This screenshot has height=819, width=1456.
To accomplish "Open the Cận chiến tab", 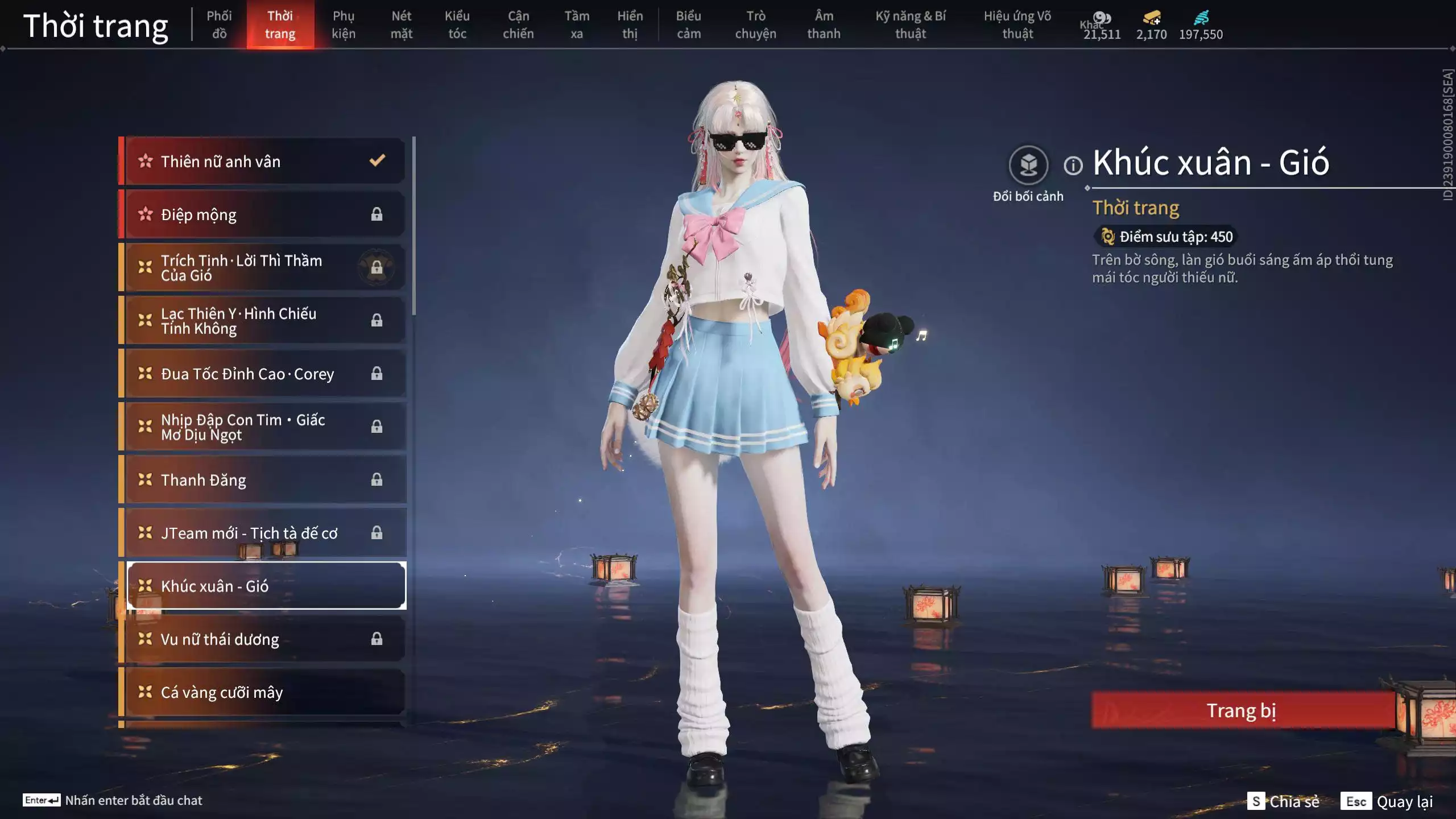I will [x=518, y=25].
